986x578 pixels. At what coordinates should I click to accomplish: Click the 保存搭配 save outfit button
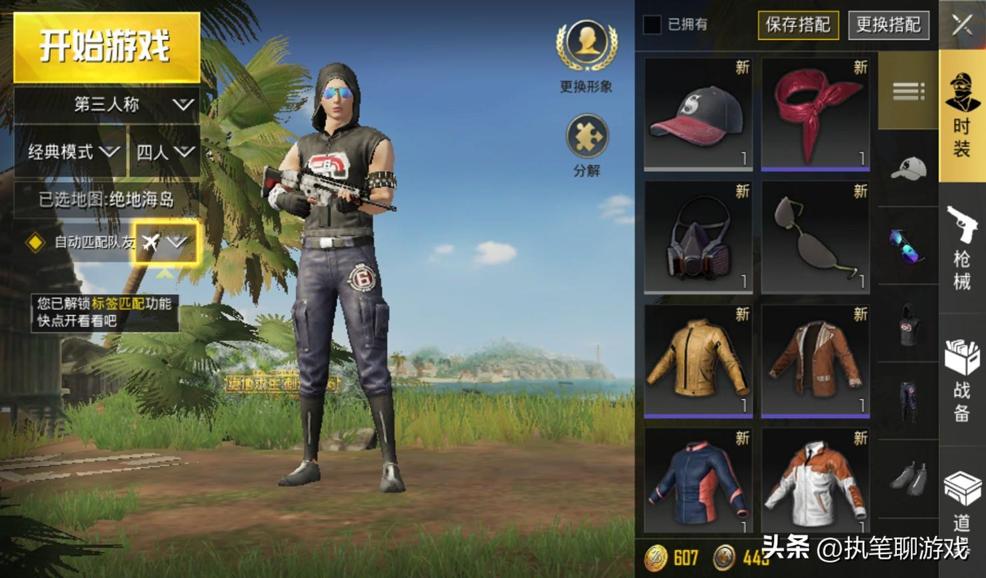pos(798,25)
